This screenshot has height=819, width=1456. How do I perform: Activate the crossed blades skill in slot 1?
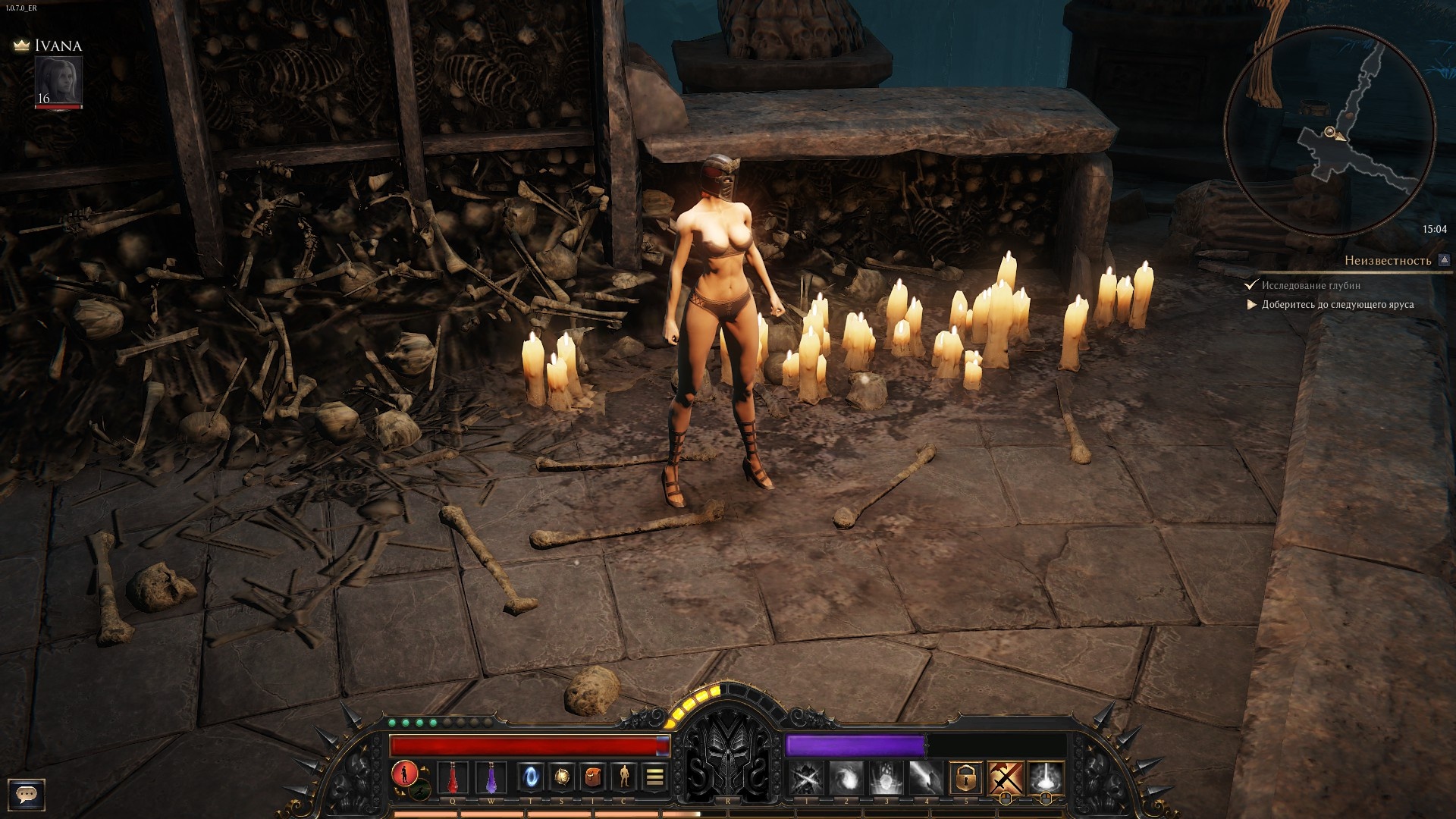806,778
